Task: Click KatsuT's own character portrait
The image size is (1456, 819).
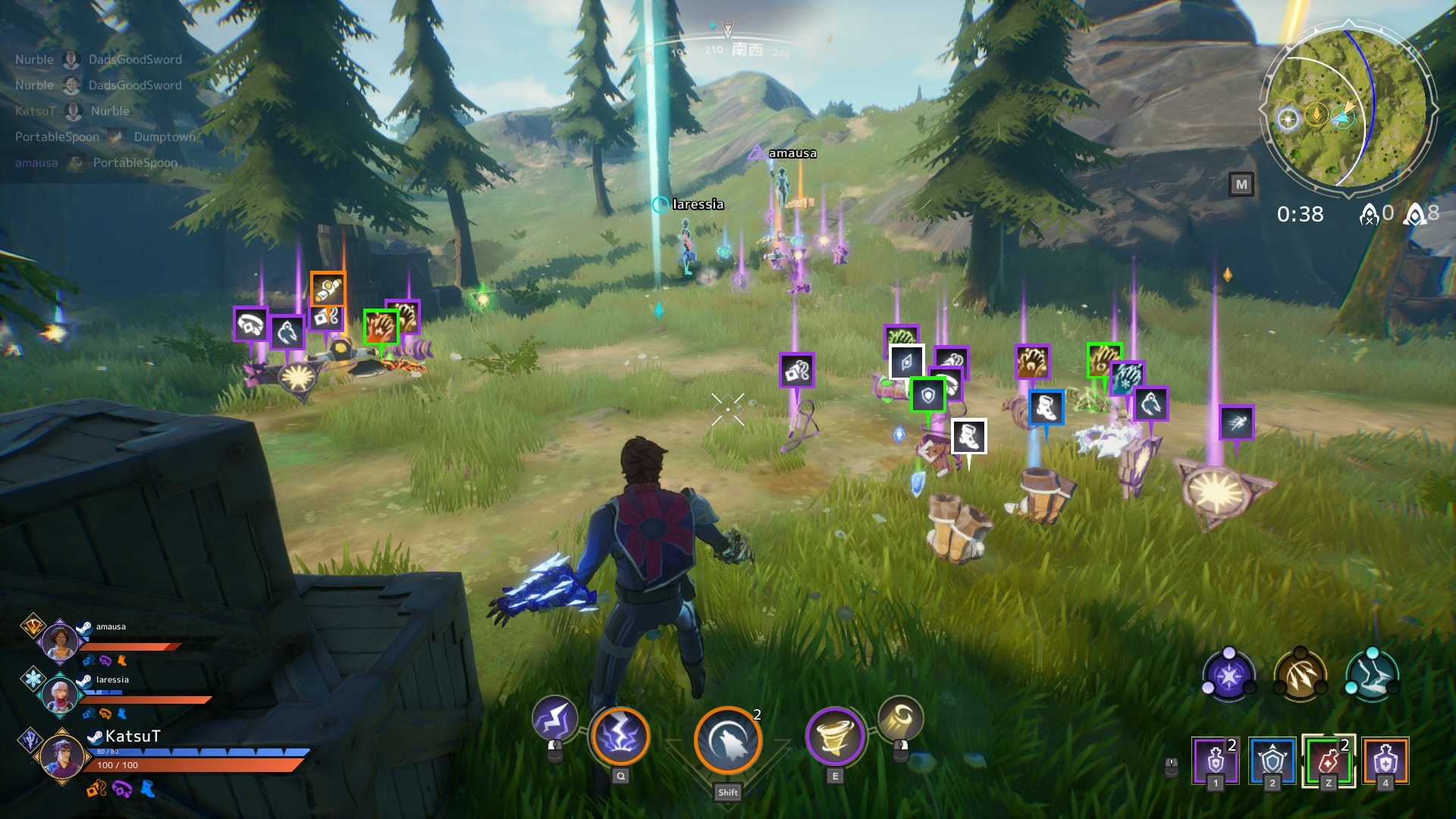Action: point(61,755)
